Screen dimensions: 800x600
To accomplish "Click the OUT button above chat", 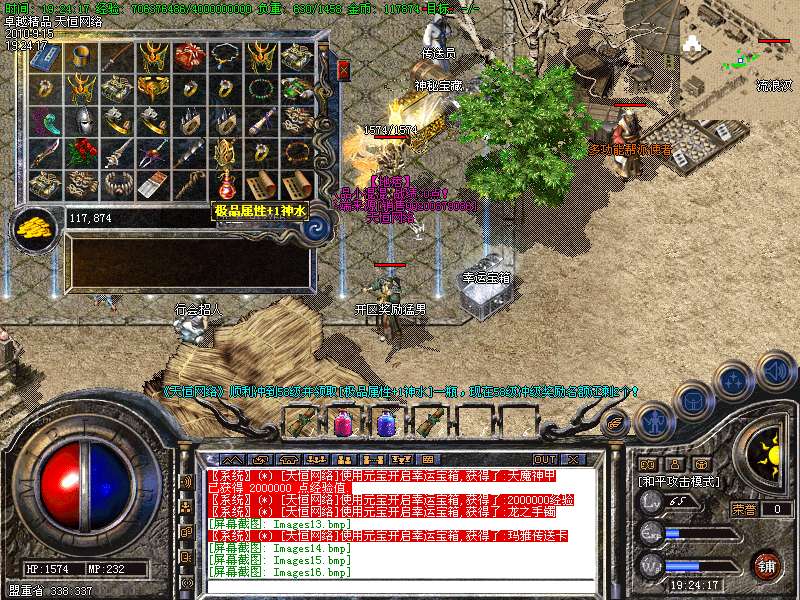I will tap(545, 460).
